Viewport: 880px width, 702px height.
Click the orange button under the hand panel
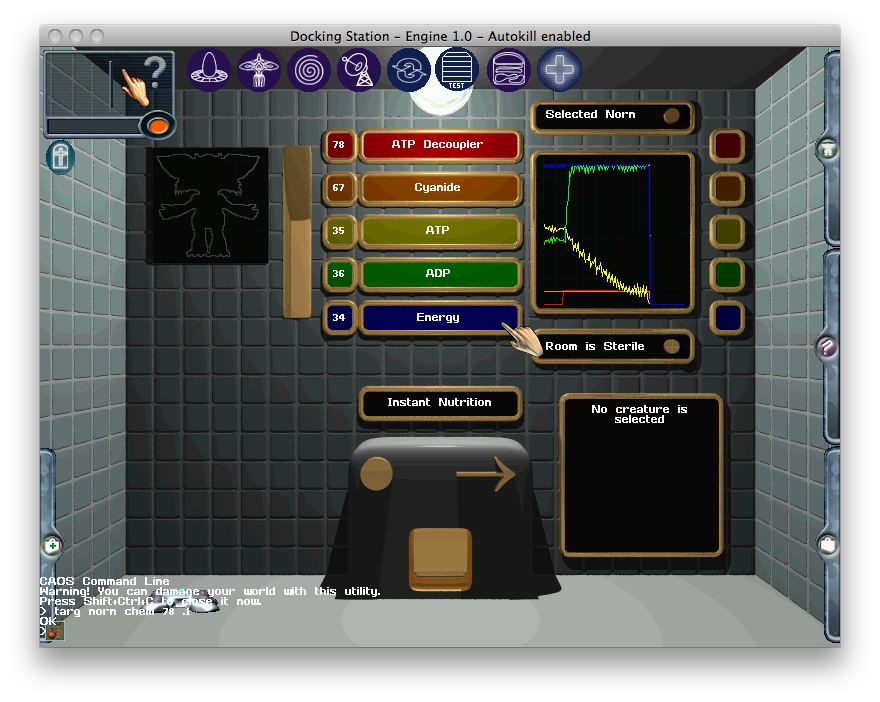point(157,125)
